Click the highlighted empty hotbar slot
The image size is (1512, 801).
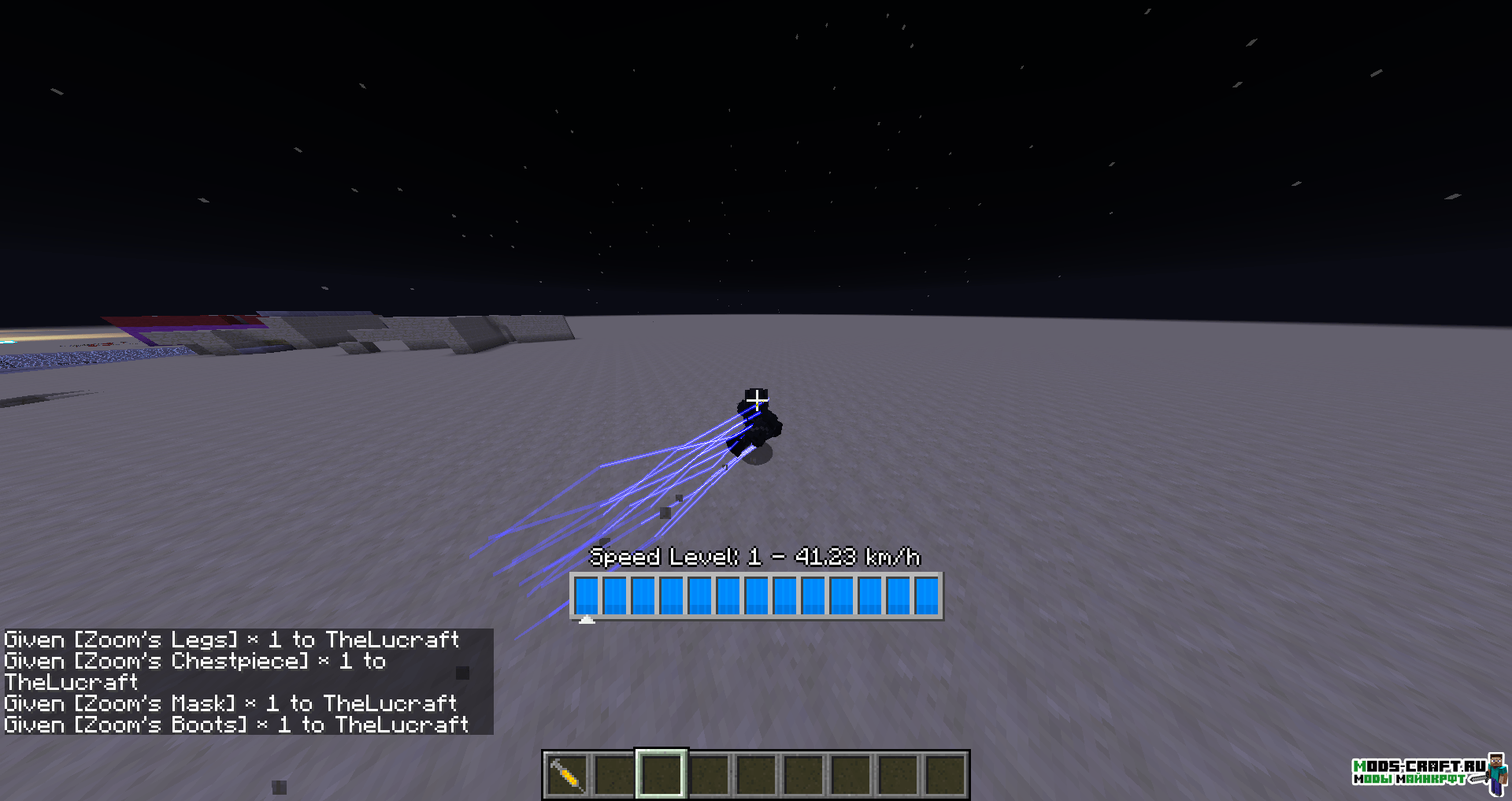pyautogui.click(x=661, y=774)
